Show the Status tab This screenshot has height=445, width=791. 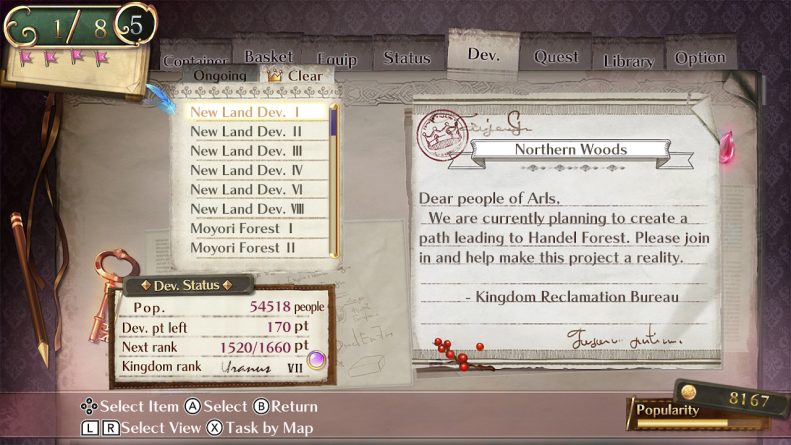click(x=407, y=58)
